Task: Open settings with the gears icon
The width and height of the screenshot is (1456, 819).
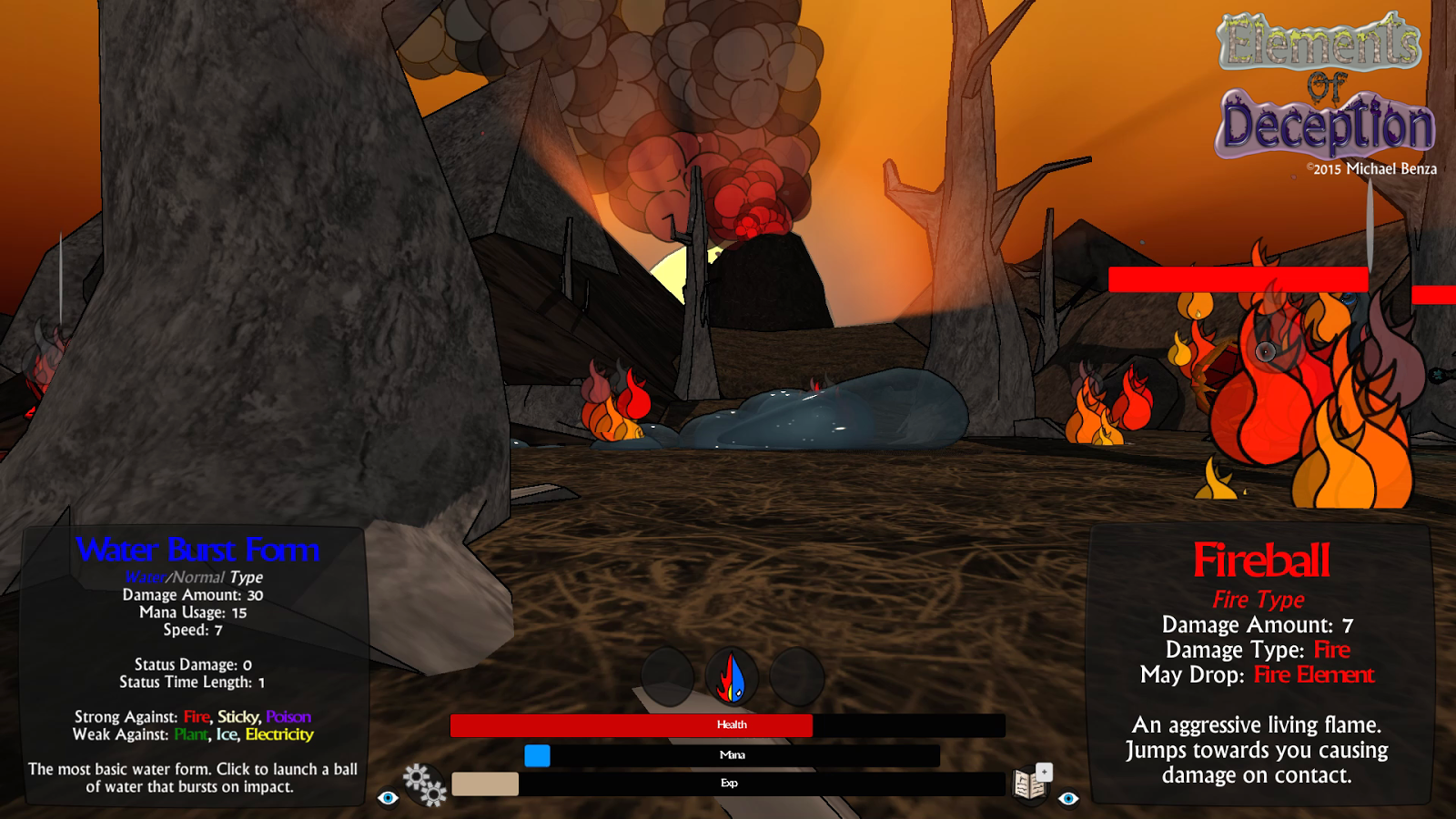Action: pyautogui.click(x=425, y=784)
